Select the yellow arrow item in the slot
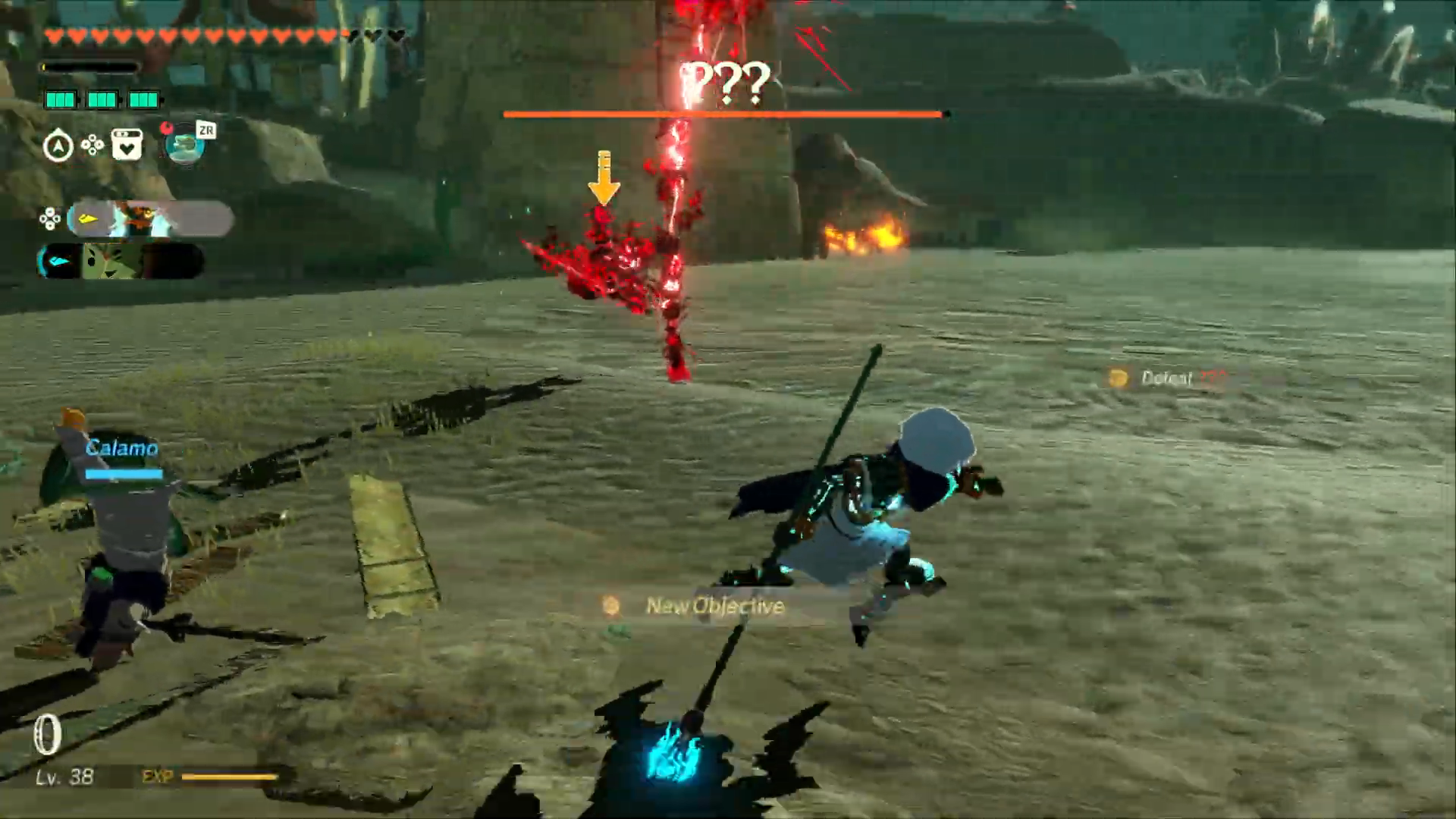 [x=88, y=218]
